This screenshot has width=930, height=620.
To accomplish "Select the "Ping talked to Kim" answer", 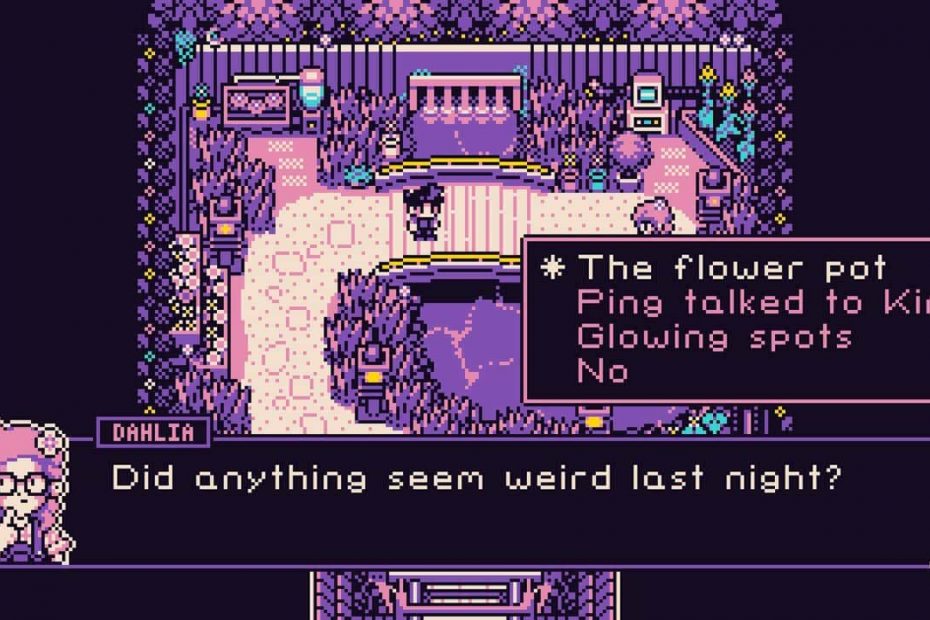I will tap(750, 302).
